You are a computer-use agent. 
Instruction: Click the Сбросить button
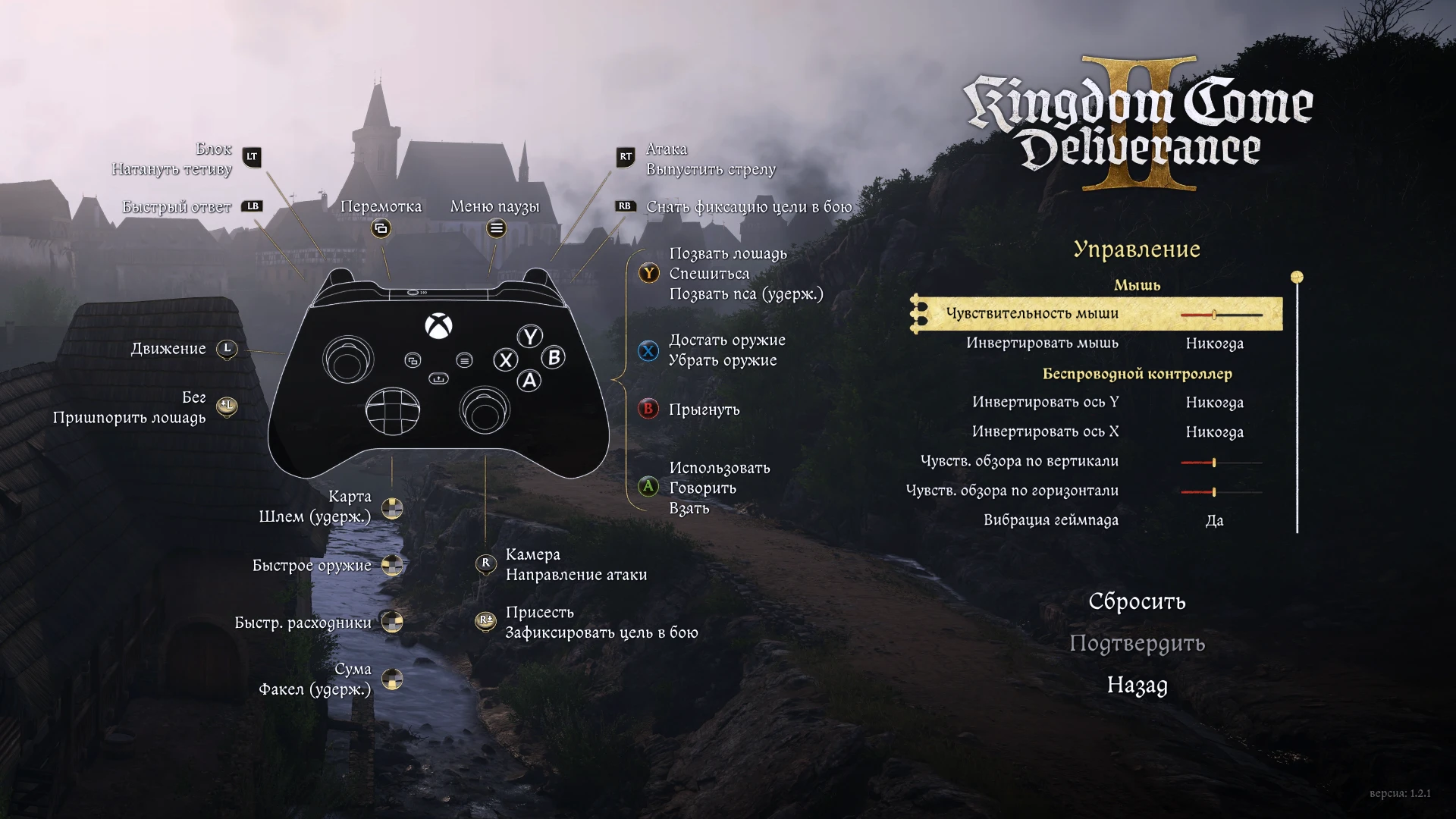point(1137,601)
